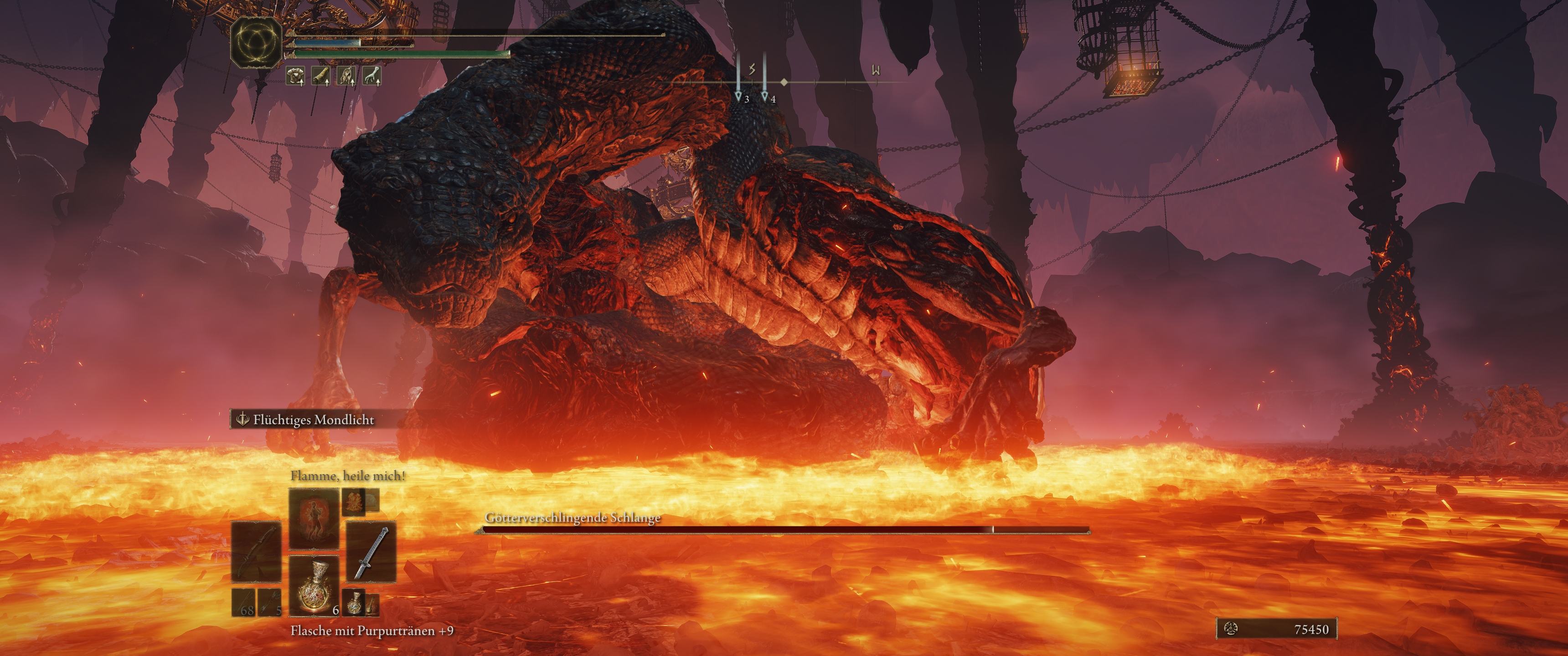Image resolution: width=1568 pixels, height=656 pixels.
Task: Use the Flasche mit Purpurtränen flask slot
Action: point(314,585)
